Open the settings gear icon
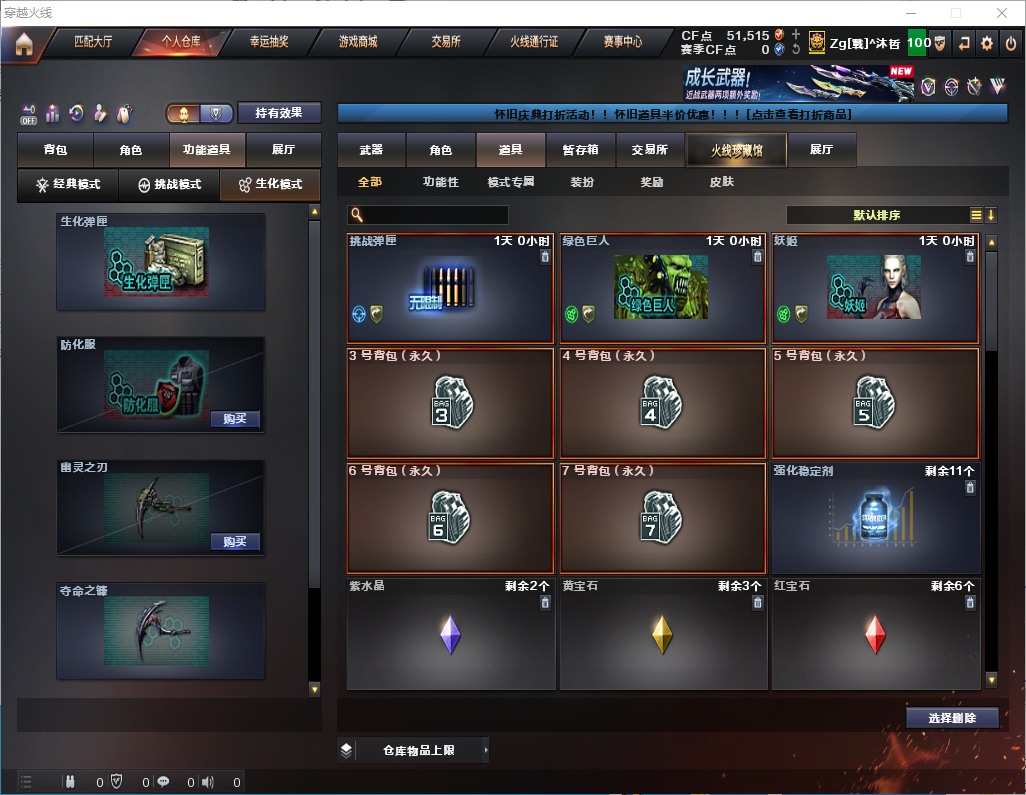Viewport: 1026px width, 795px height. 987,43
